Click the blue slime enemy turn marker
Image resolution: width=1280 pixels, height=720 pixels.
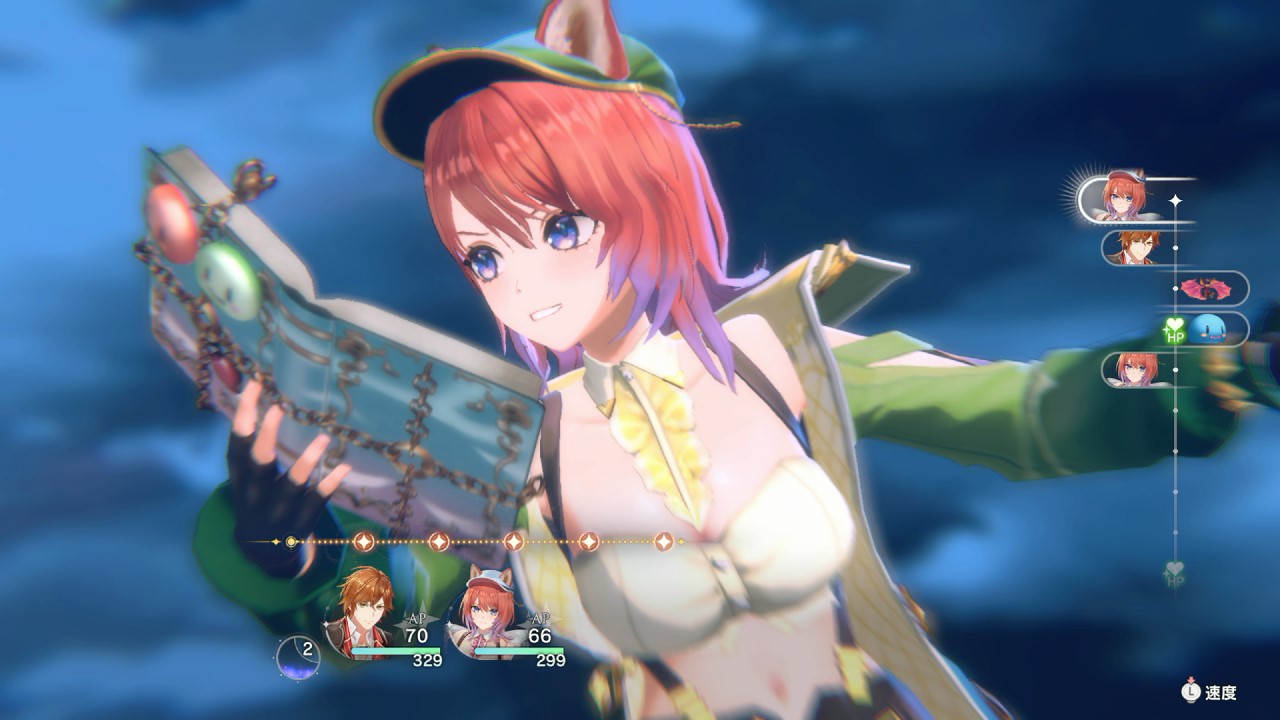[1213, 329]
